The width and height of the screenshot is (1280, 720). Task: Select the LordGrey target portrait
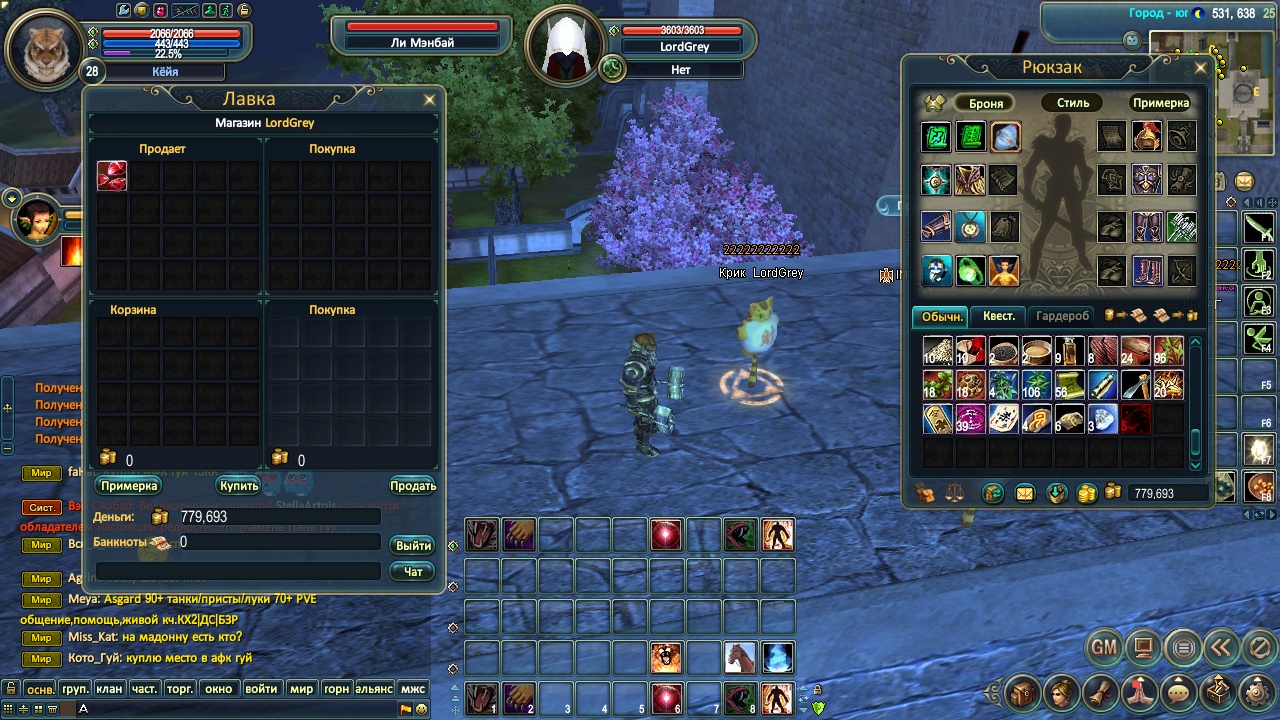click(x=564, y=48)
